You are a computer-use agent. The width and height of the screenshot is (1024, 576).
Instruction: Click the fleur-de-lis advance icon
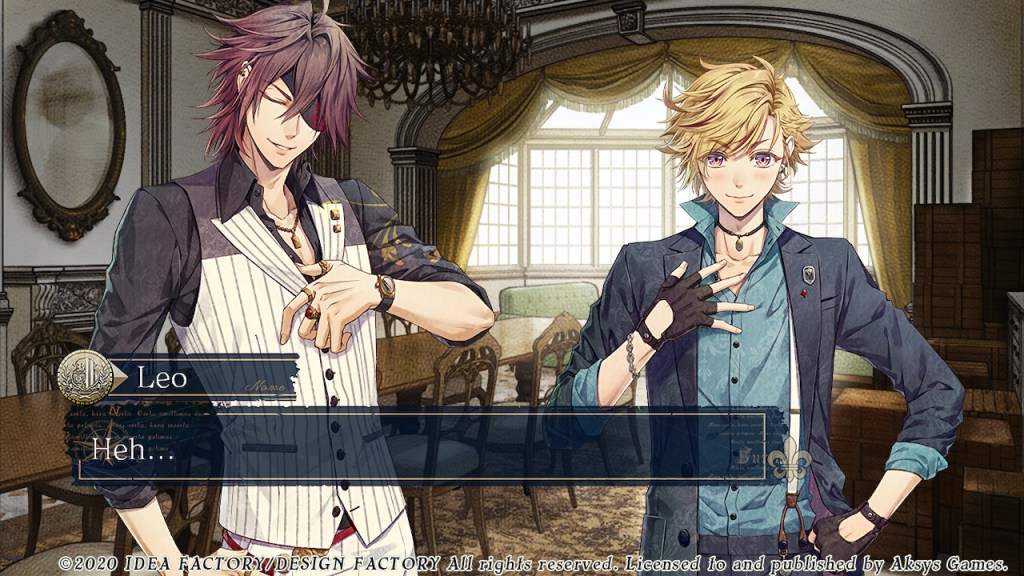(x=789, y=460)
